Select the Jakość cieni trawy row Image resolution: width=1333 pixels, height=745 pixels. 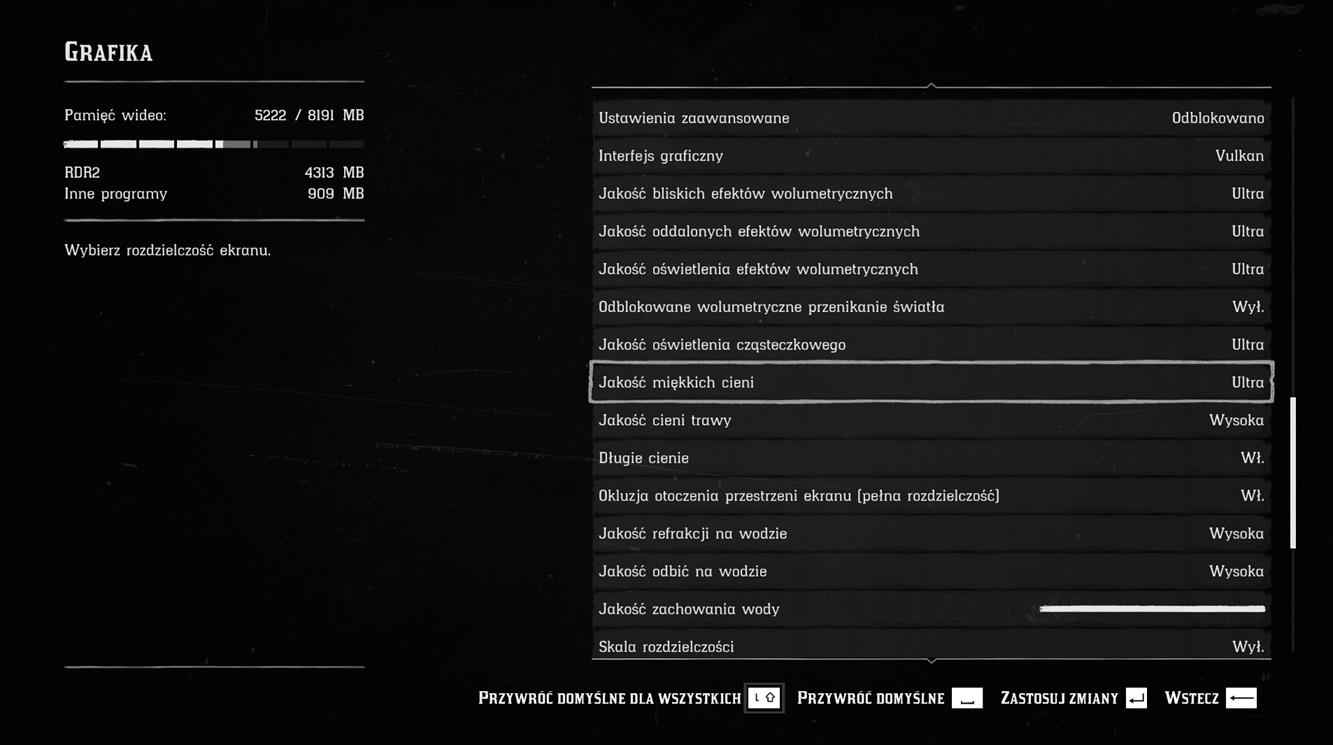931,421
